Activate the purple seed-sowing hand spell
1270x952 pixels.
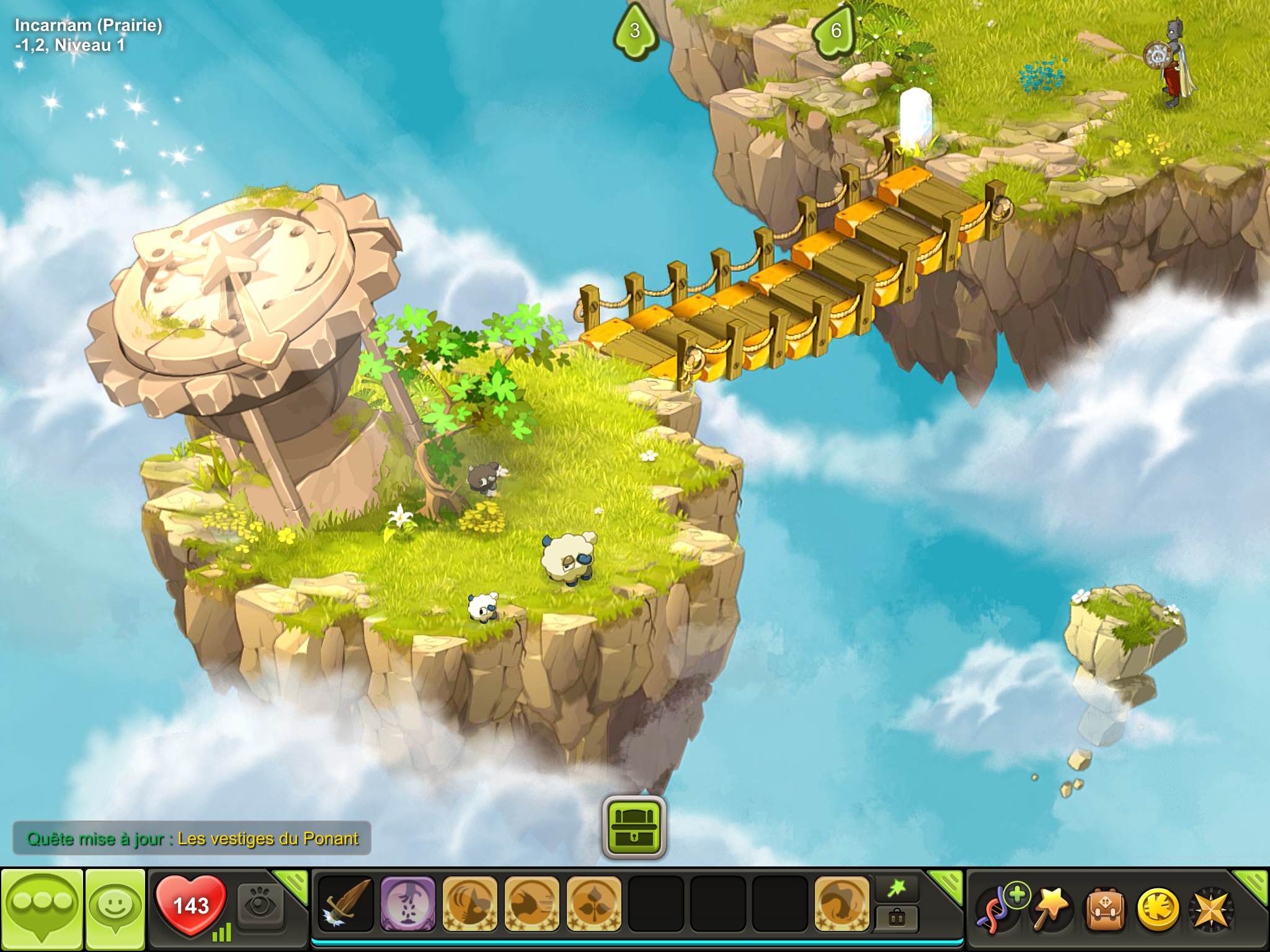(x=407, y=904)
